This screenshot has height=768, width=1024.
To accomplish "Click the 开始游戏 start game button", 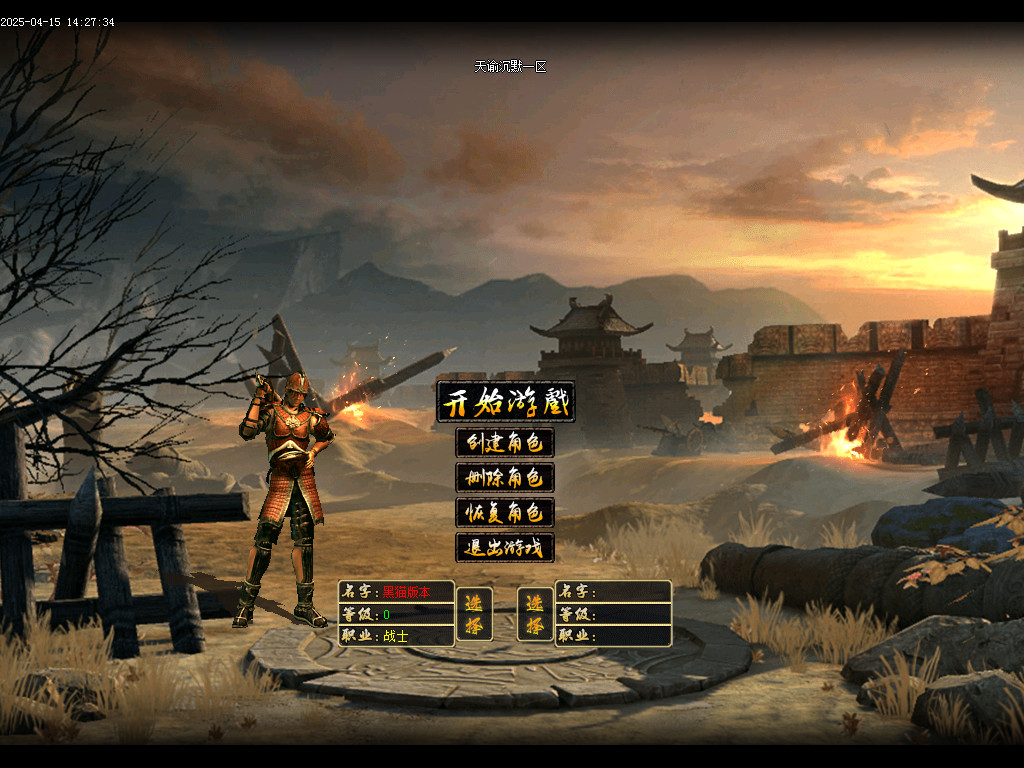I will (506, 403).
